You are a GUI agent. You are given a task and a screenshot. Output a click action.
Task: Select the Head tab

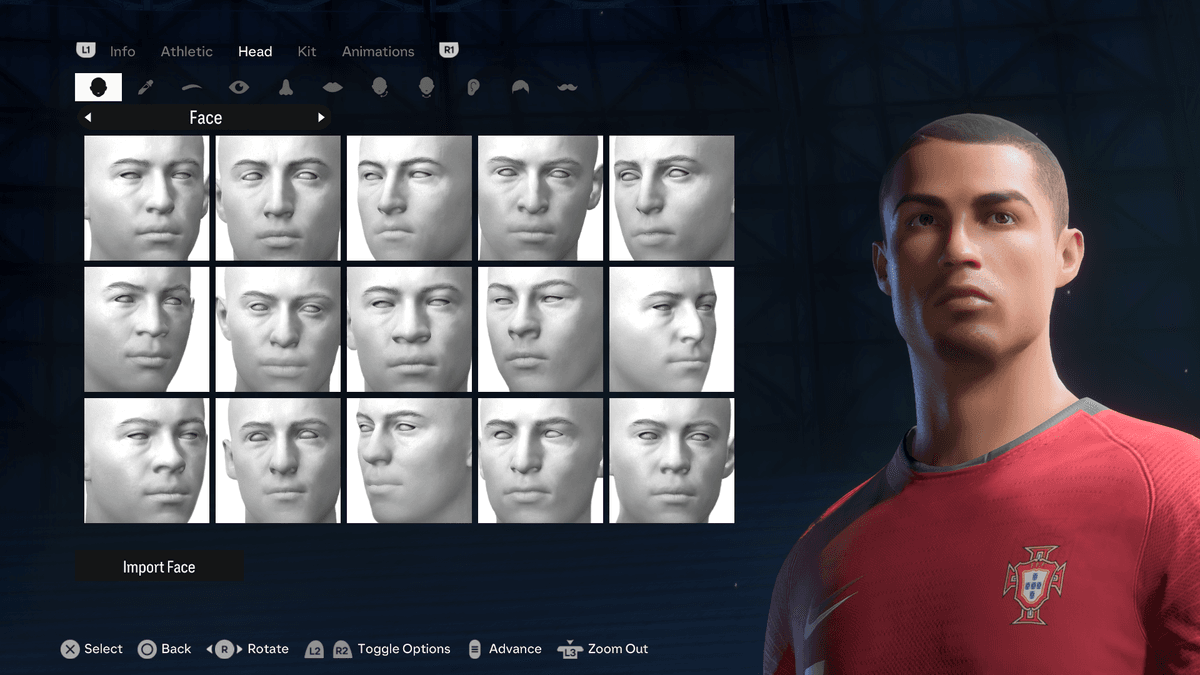(x=255, y=51)
